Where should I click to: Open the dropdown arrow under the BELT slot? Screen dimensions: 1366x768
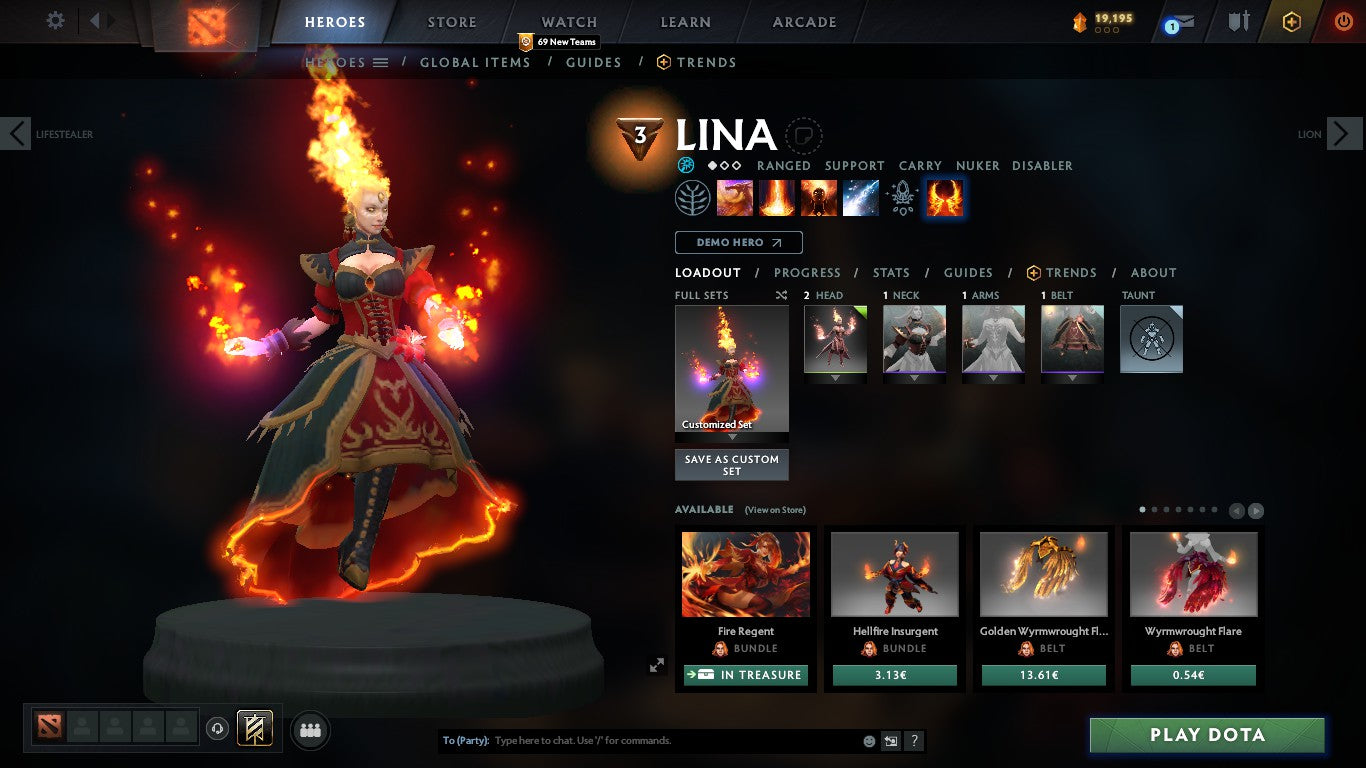(x=1072, y=379)
